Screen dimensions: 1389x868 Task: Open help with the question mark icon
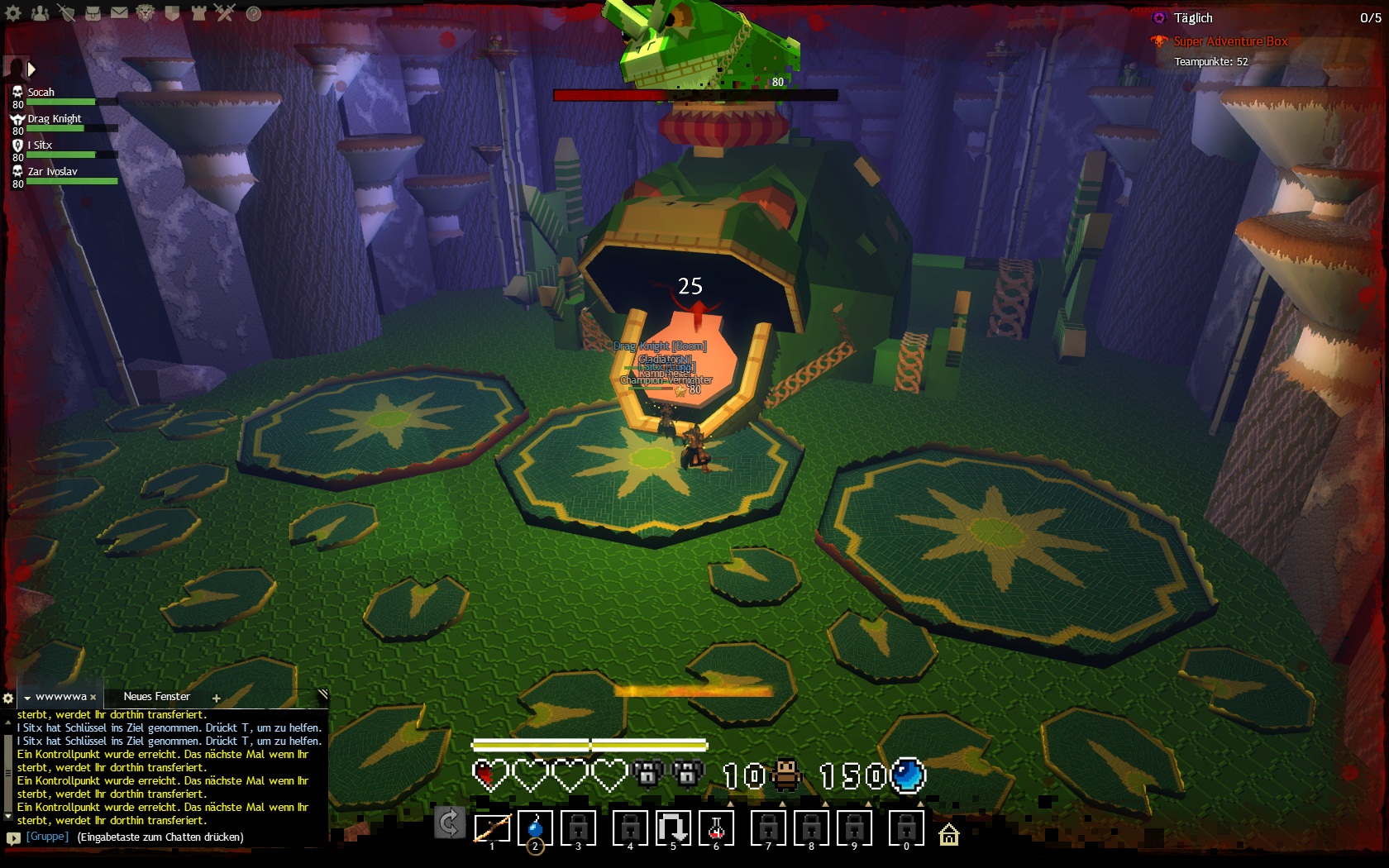click(254, 13)
